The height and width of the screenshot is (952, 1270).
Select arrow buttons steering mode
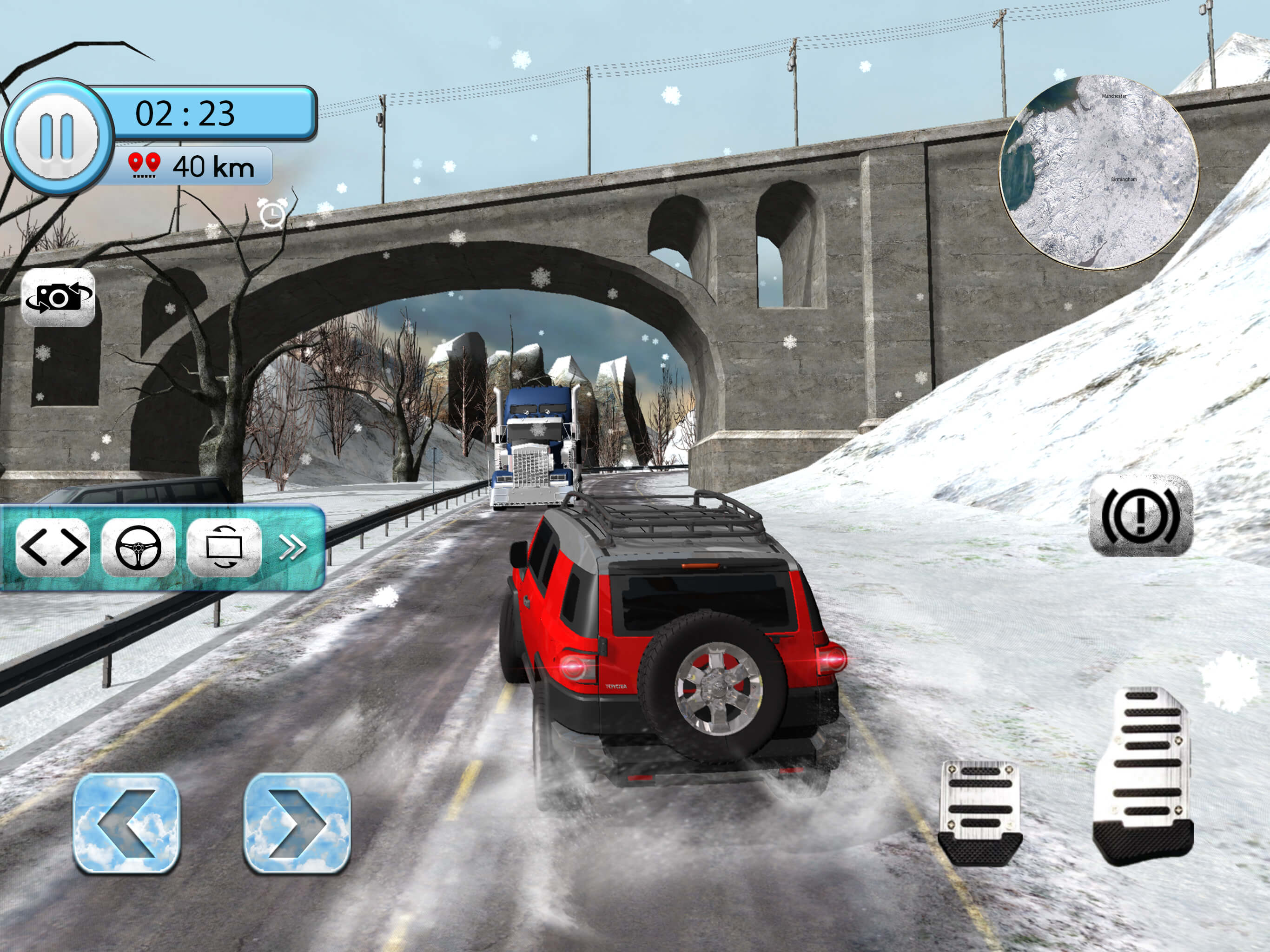point(53,547)
